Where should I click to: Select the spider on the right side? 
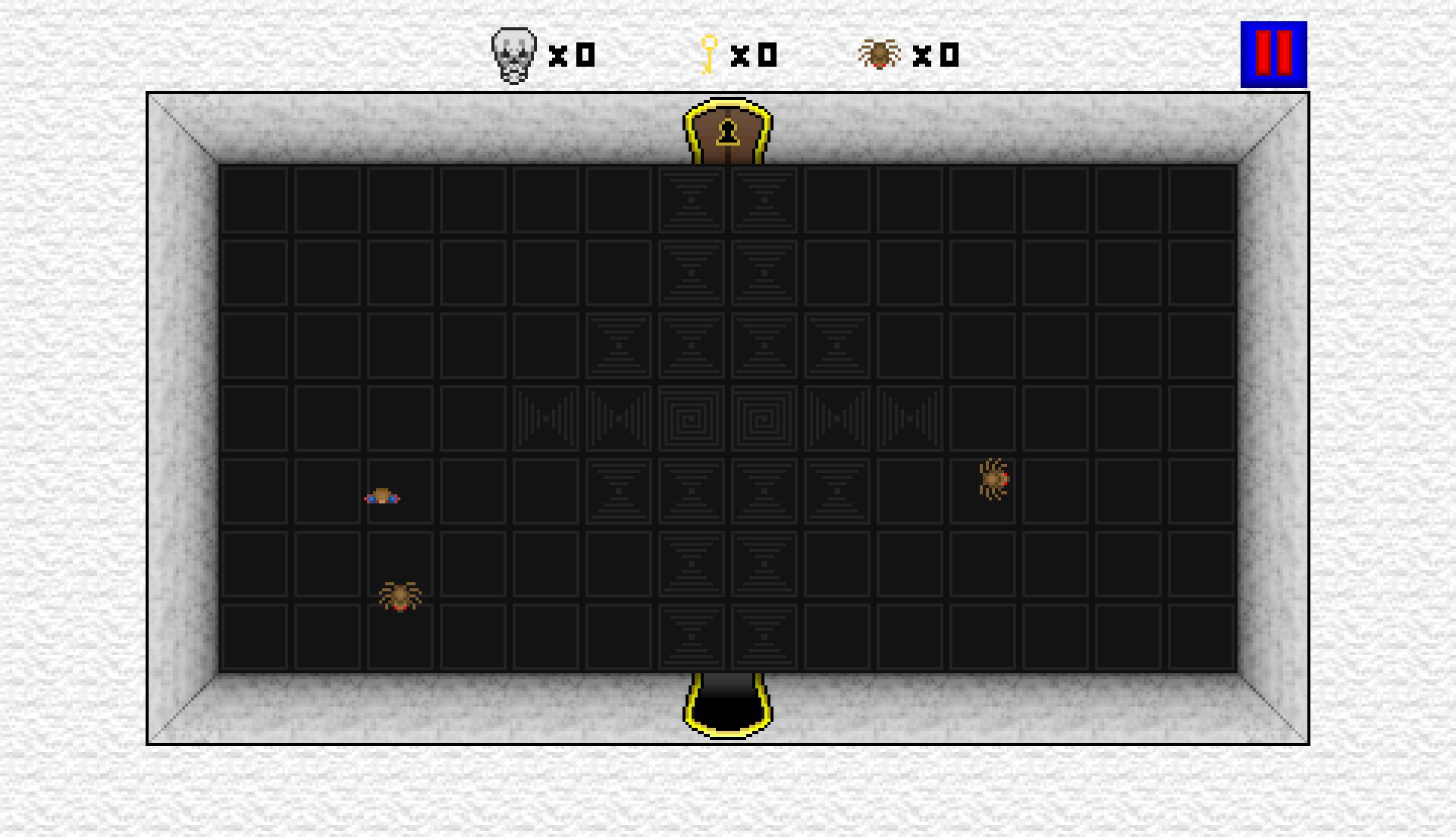pyautogui.click(x=993, y=479)
